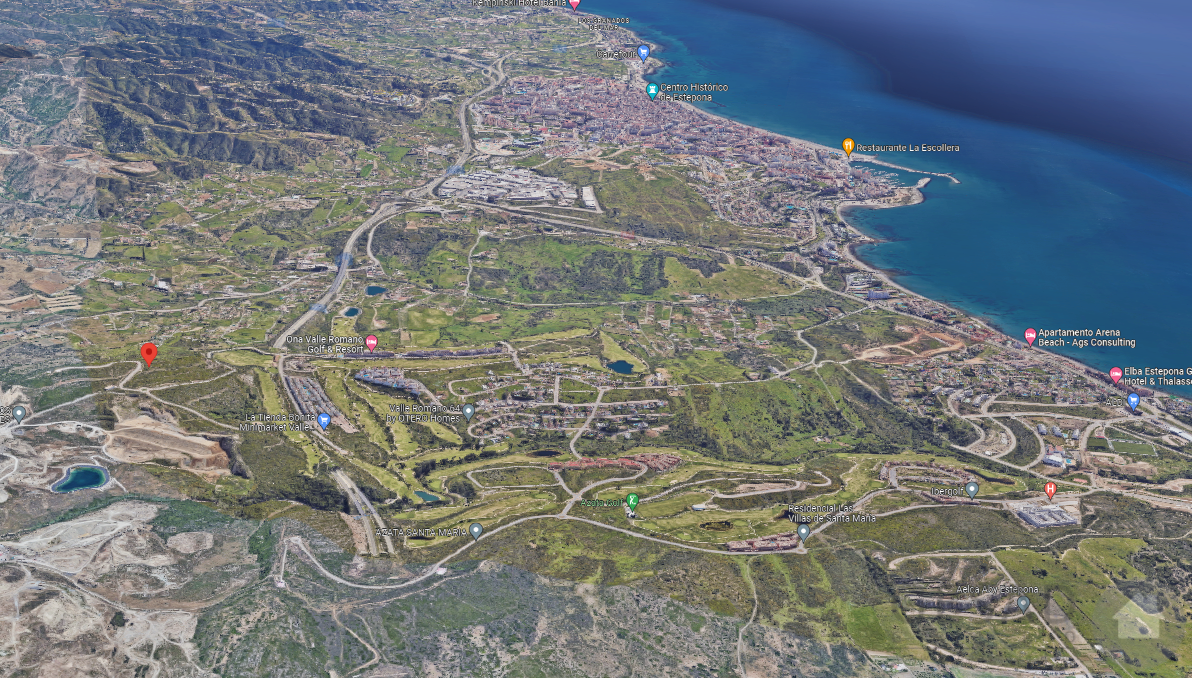Select Centro Histórico de Estepona marker
The width and height of the screenshot is (1192, 678).
pyautogui.click(x=652, y=91)
